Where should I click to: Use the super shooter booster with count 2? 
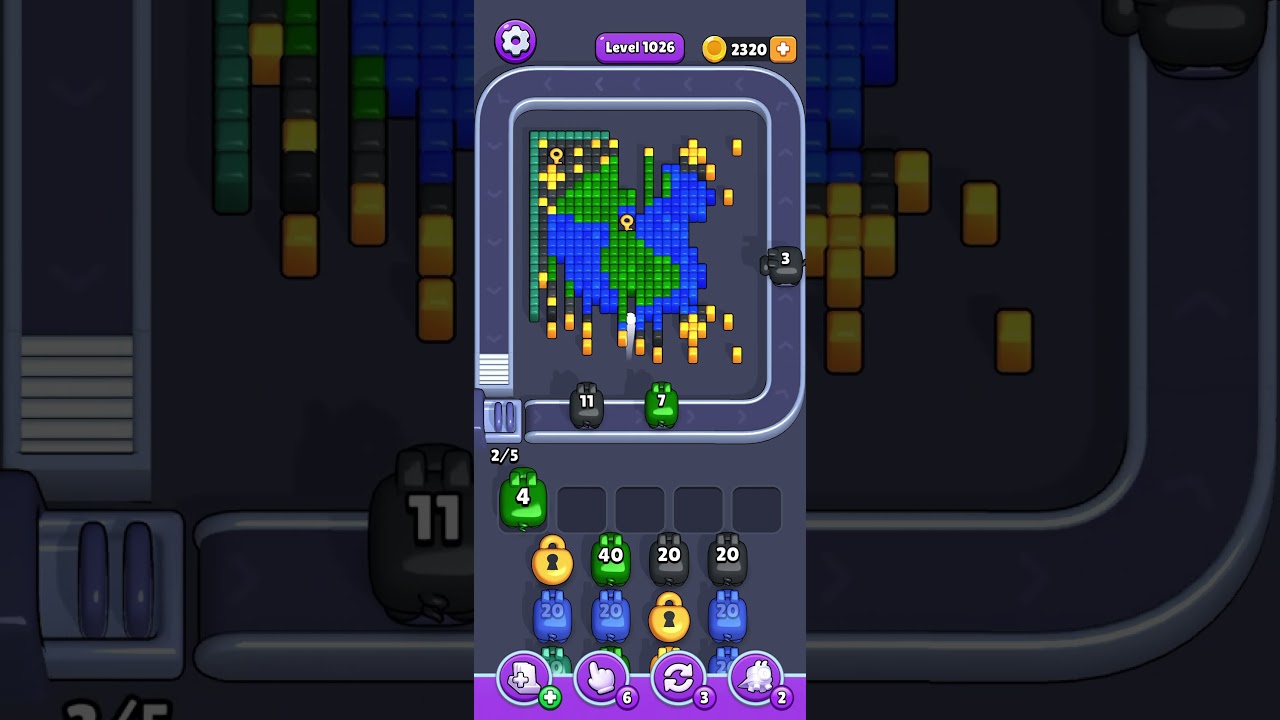coord(756,679)
